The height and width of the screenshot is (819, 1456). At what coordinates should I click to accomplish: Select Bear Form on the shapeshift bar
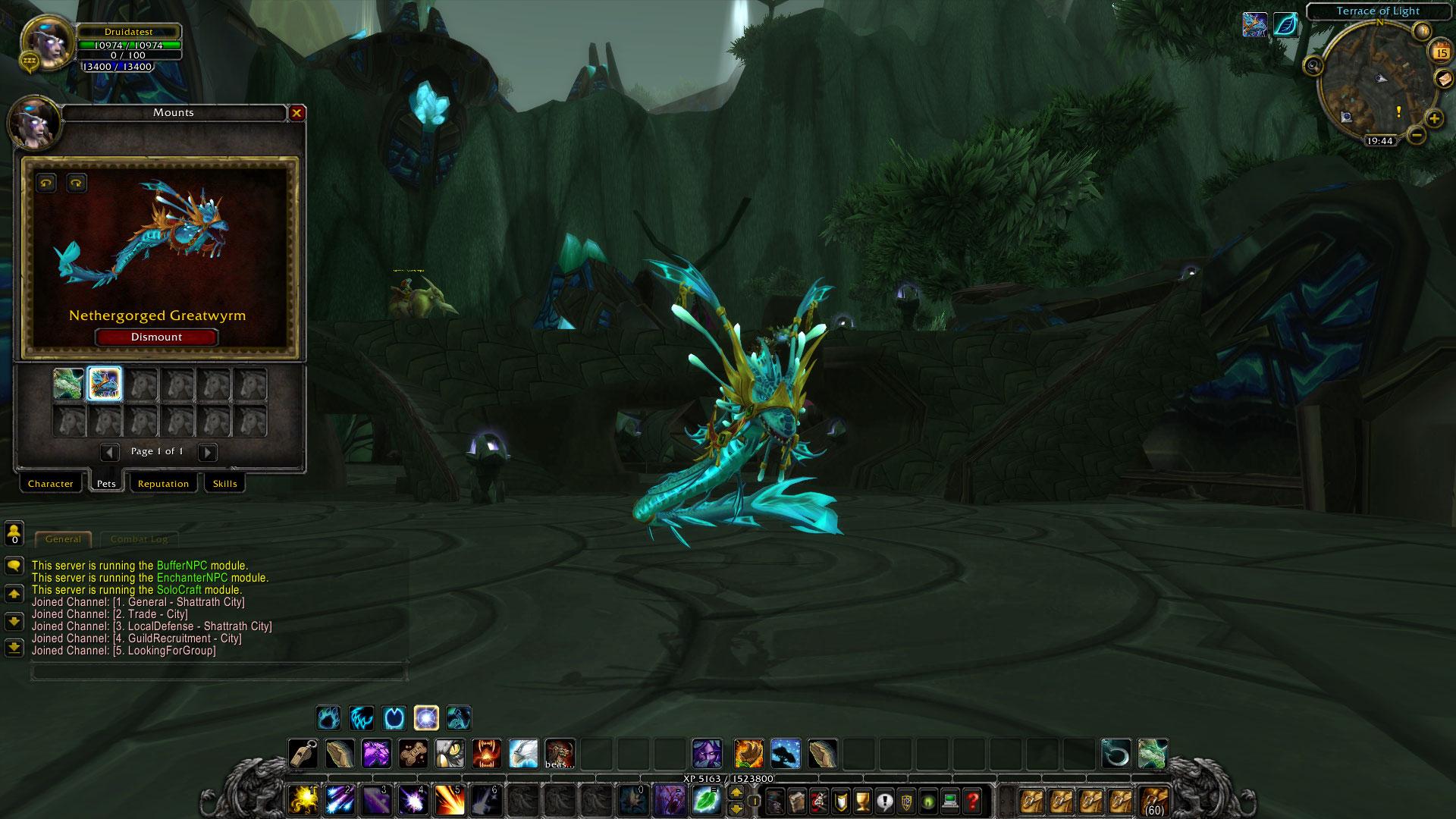click(x=328, y=717)
